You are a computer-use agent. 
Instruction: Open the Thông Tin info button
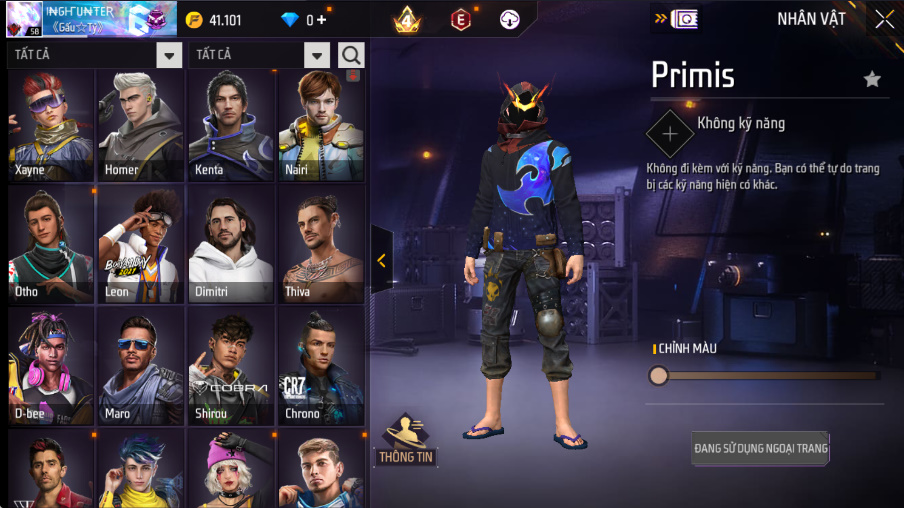pos(405,440)
